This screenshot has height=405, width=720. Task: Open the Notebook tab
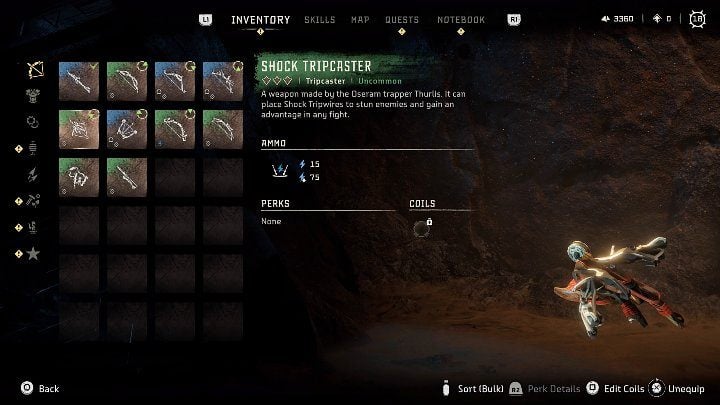click(x=461, y=20)
